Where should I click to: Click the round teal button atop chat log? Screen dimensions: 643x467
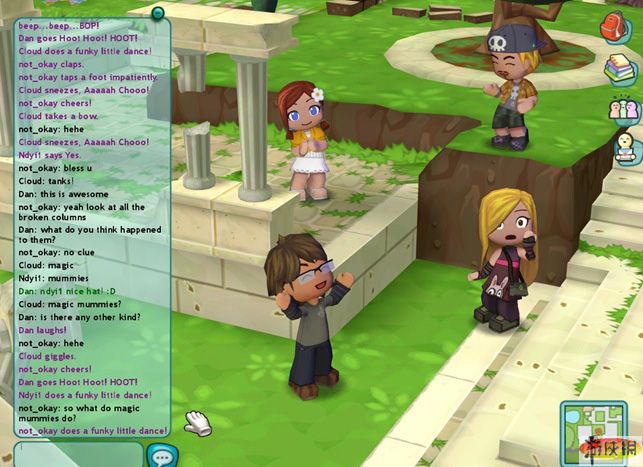157,13
